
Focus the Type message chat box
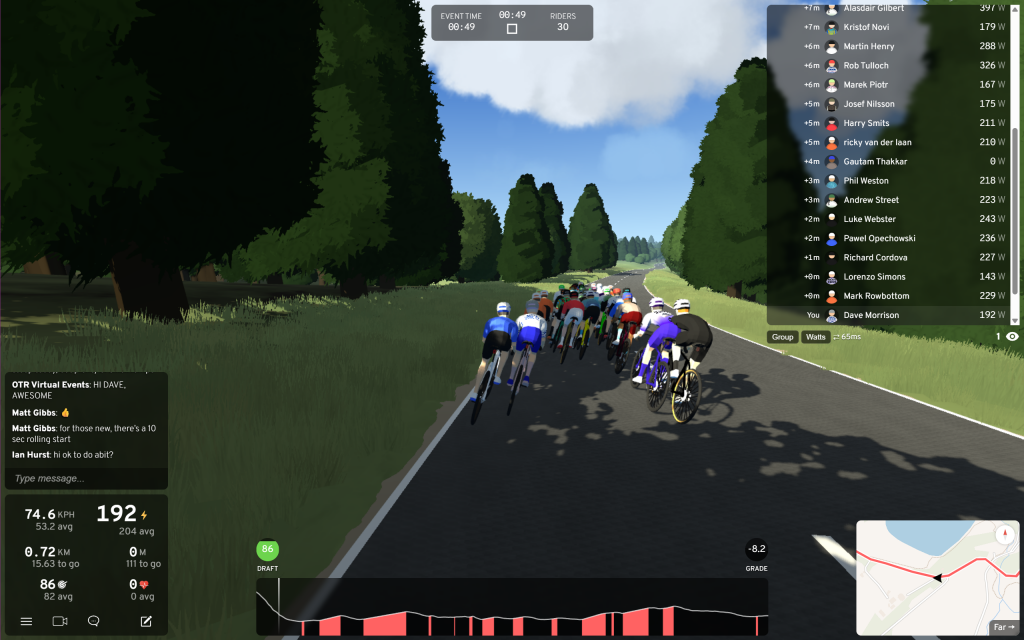(85, 479)
